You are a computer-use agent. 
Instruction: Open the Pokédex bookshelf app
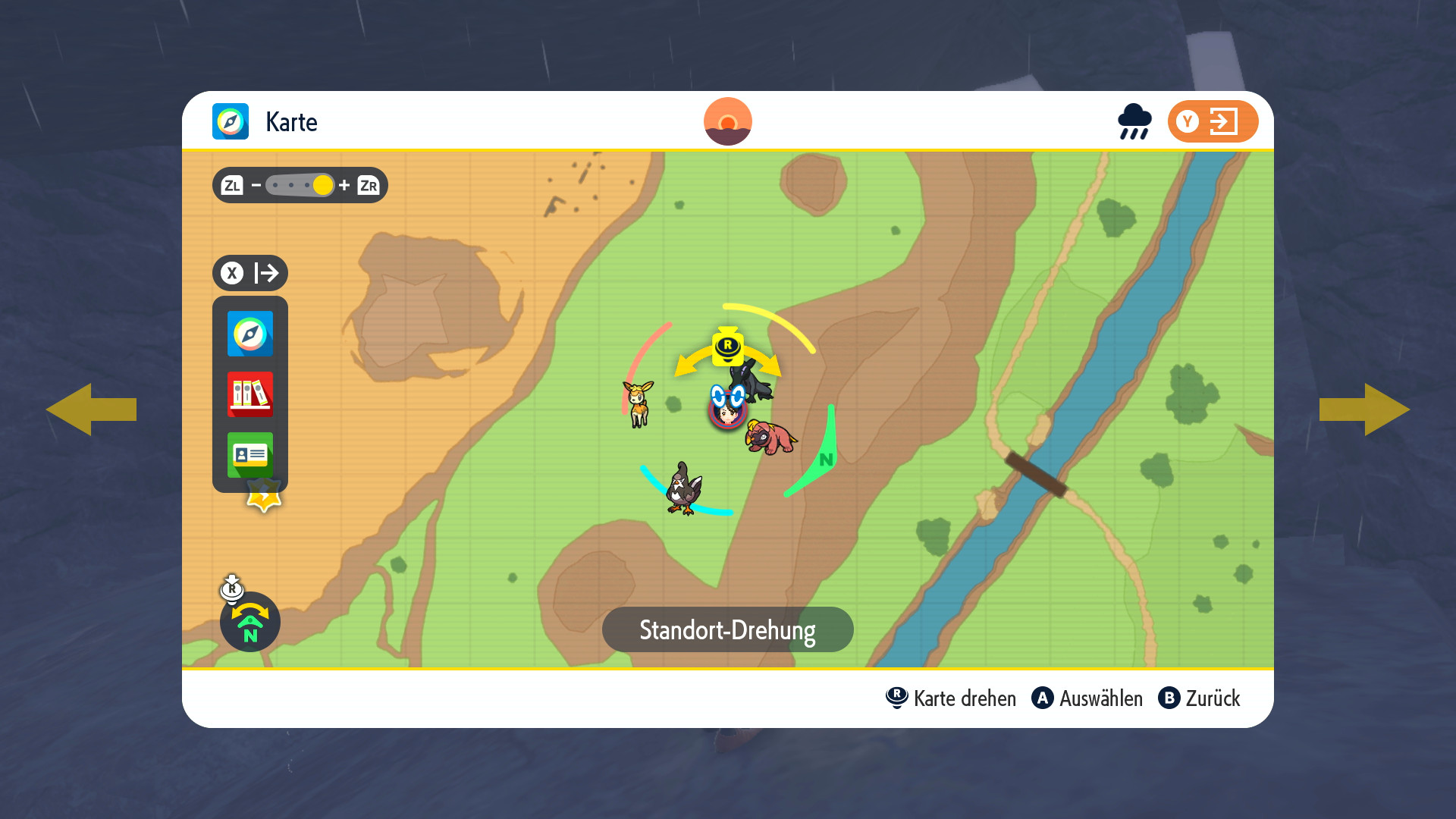click(x=250, y=394)
